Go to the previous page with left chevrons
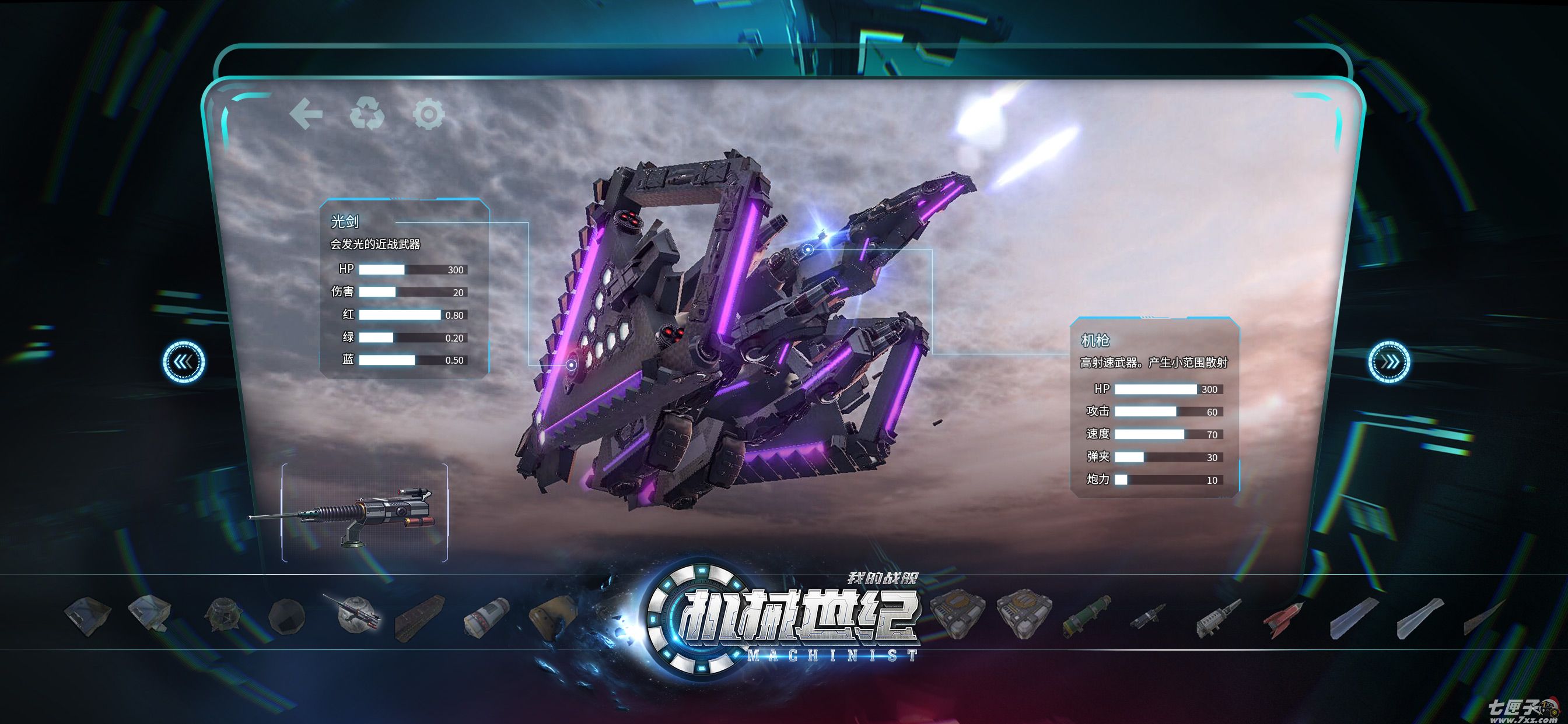The image size is (1568, 724). coord(183,362)
